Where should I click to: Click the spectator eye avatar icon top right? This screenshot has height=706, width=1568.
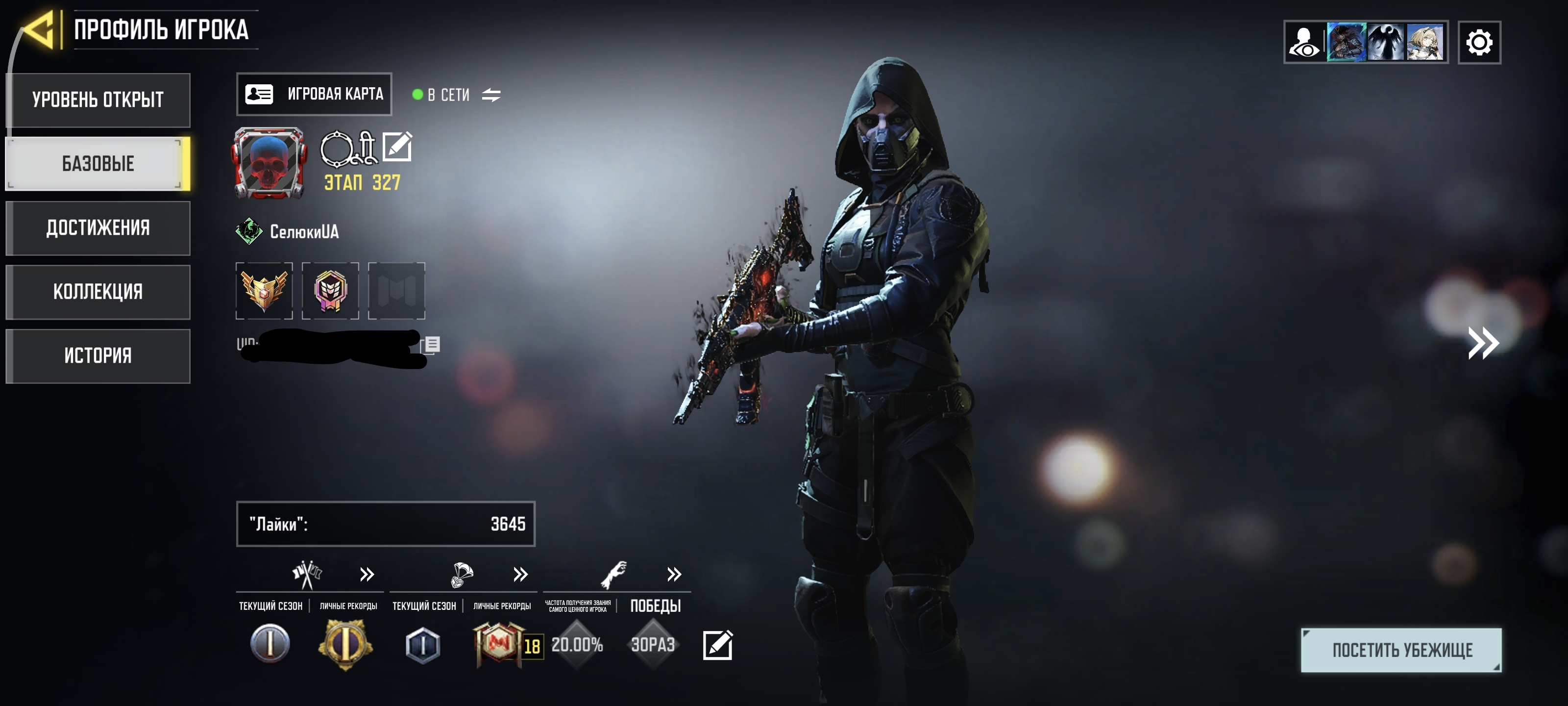[1304, 41]
